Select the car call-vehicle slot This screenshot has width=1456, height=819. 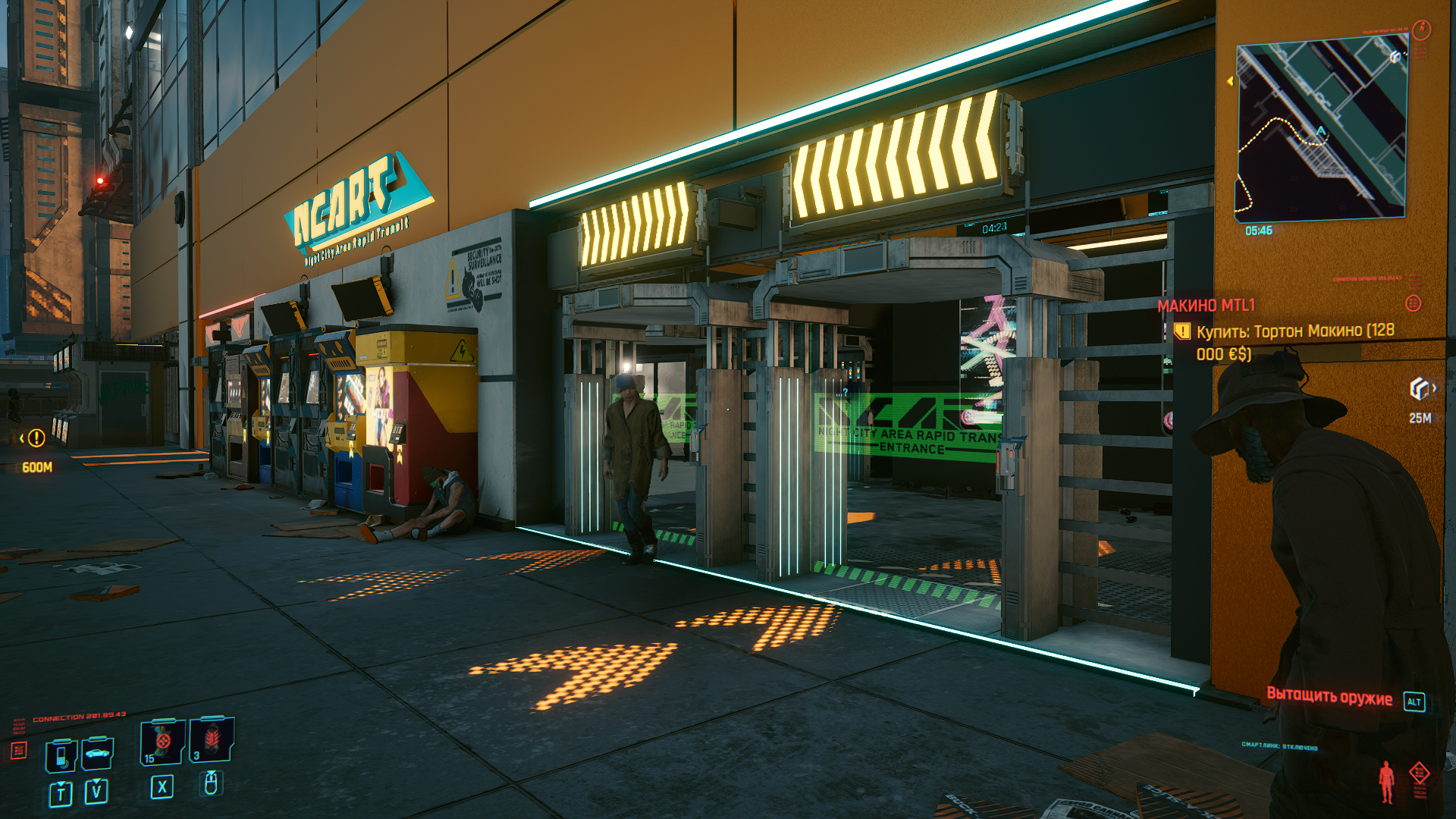pos(97,753)
